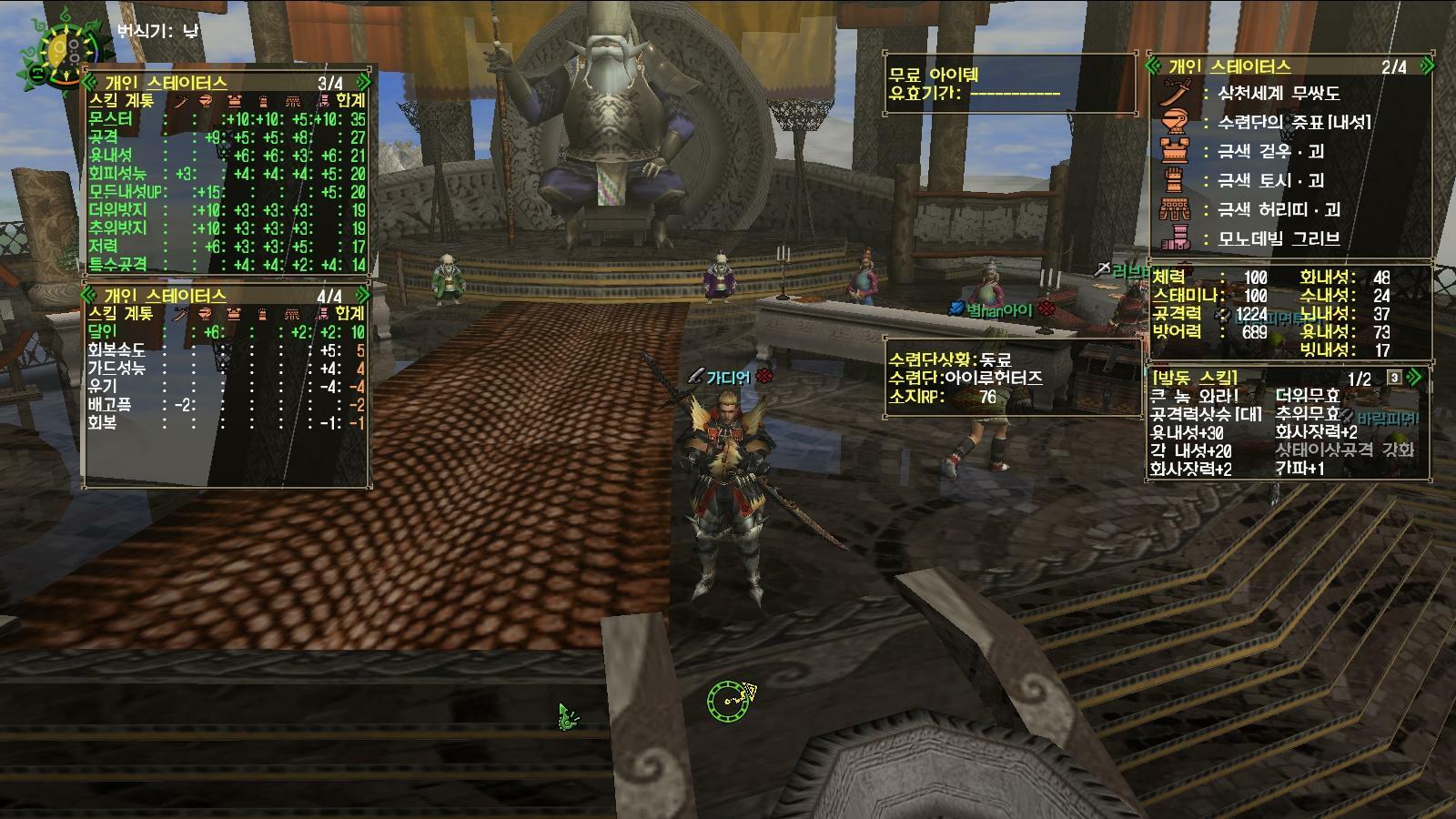This screenshot has width=1456, height=819.
Task: Advance the 2/4 equipment status panel page
Action: coord(1426,66)
